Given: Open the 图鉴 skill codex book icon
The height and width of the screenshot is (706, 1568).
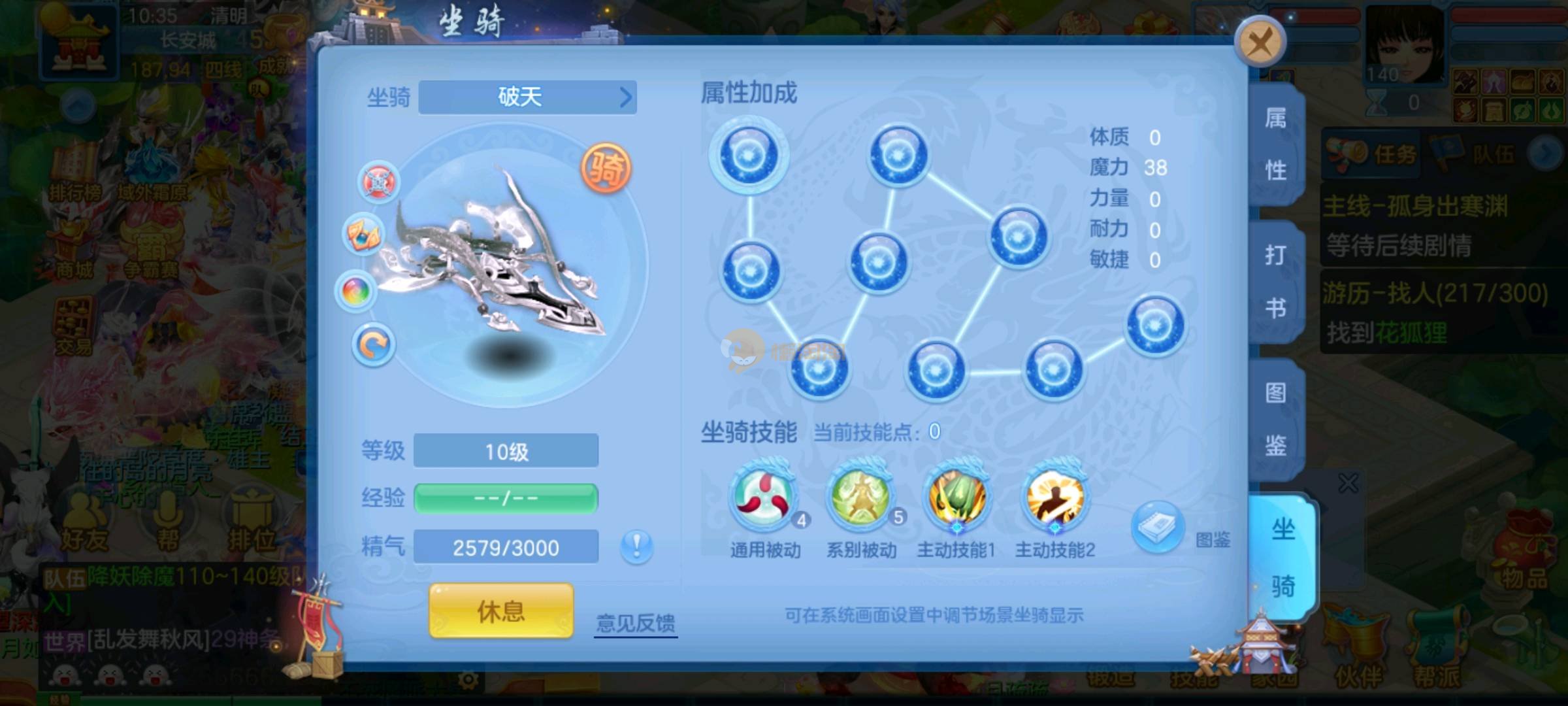Looking at the screenshot, I should click(x=1158, y=526).
